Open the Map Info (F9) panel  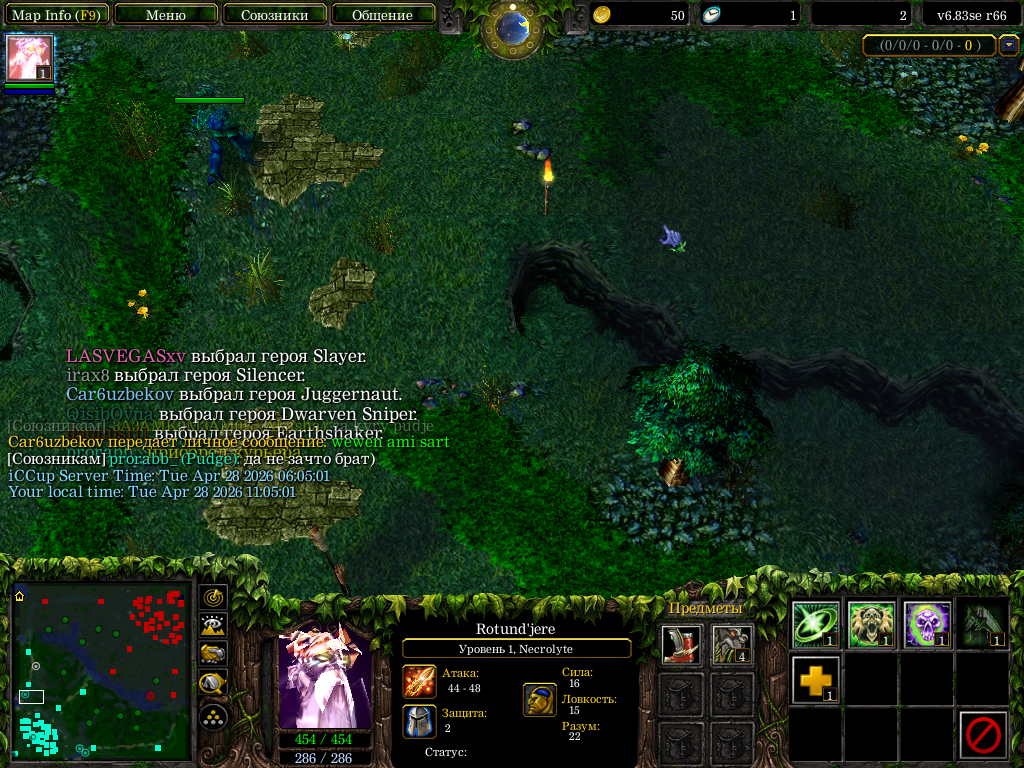(x=56, y=15)
